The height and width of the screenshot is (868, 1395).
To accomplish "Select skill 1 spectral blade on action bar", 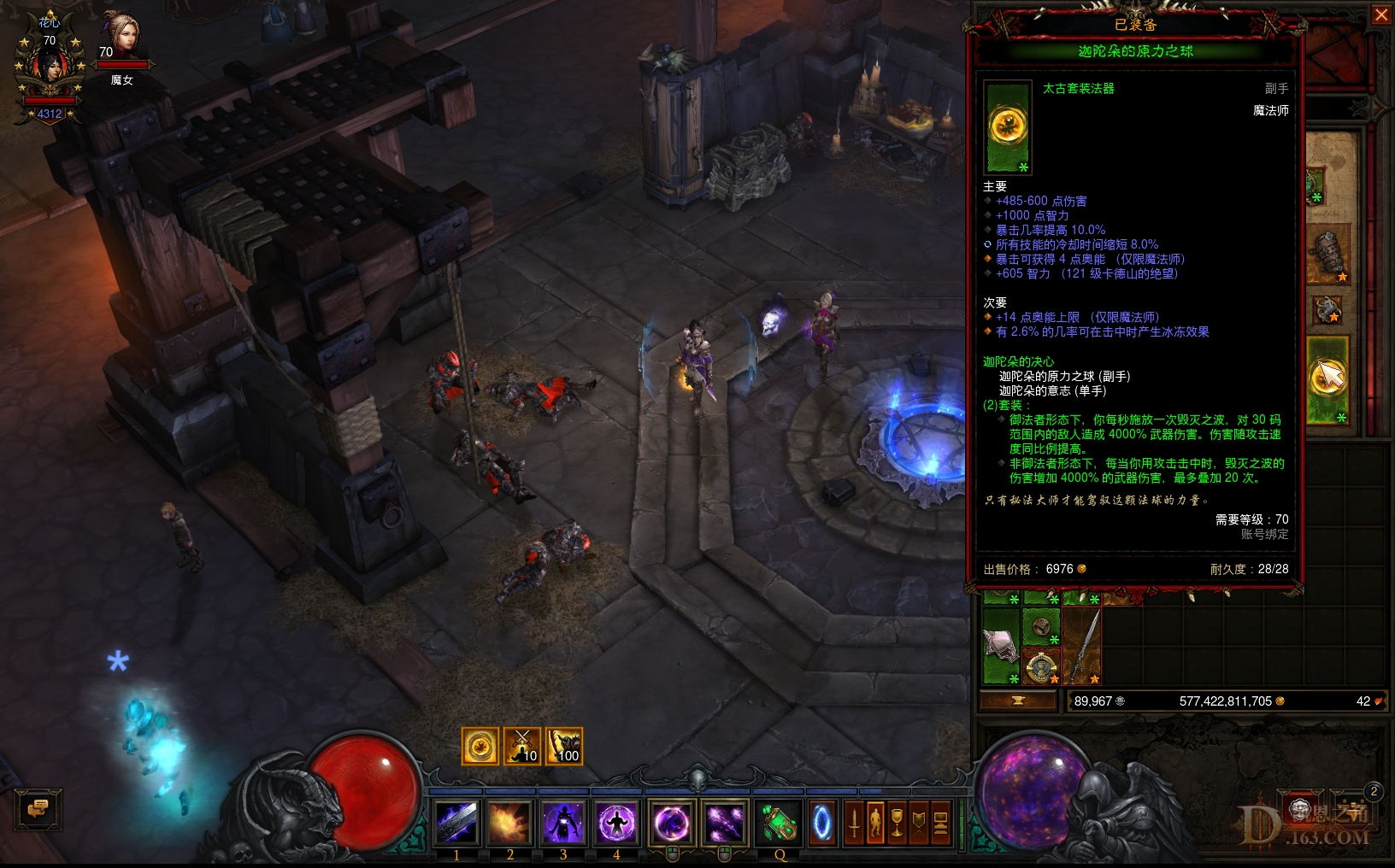I will coord(457,823).
